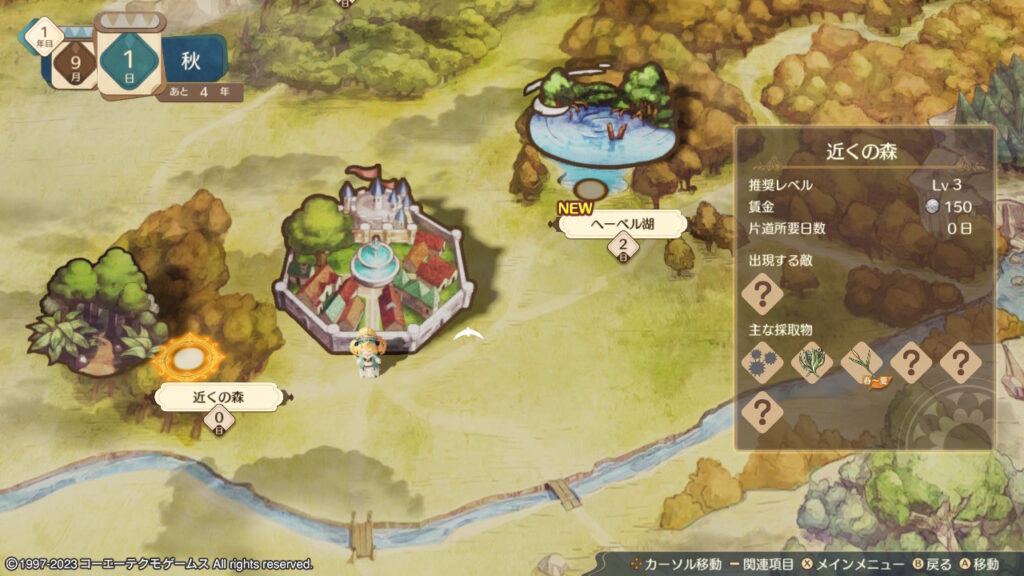Open the calendar date display
1024x576 pixels.
coord(128,58)
